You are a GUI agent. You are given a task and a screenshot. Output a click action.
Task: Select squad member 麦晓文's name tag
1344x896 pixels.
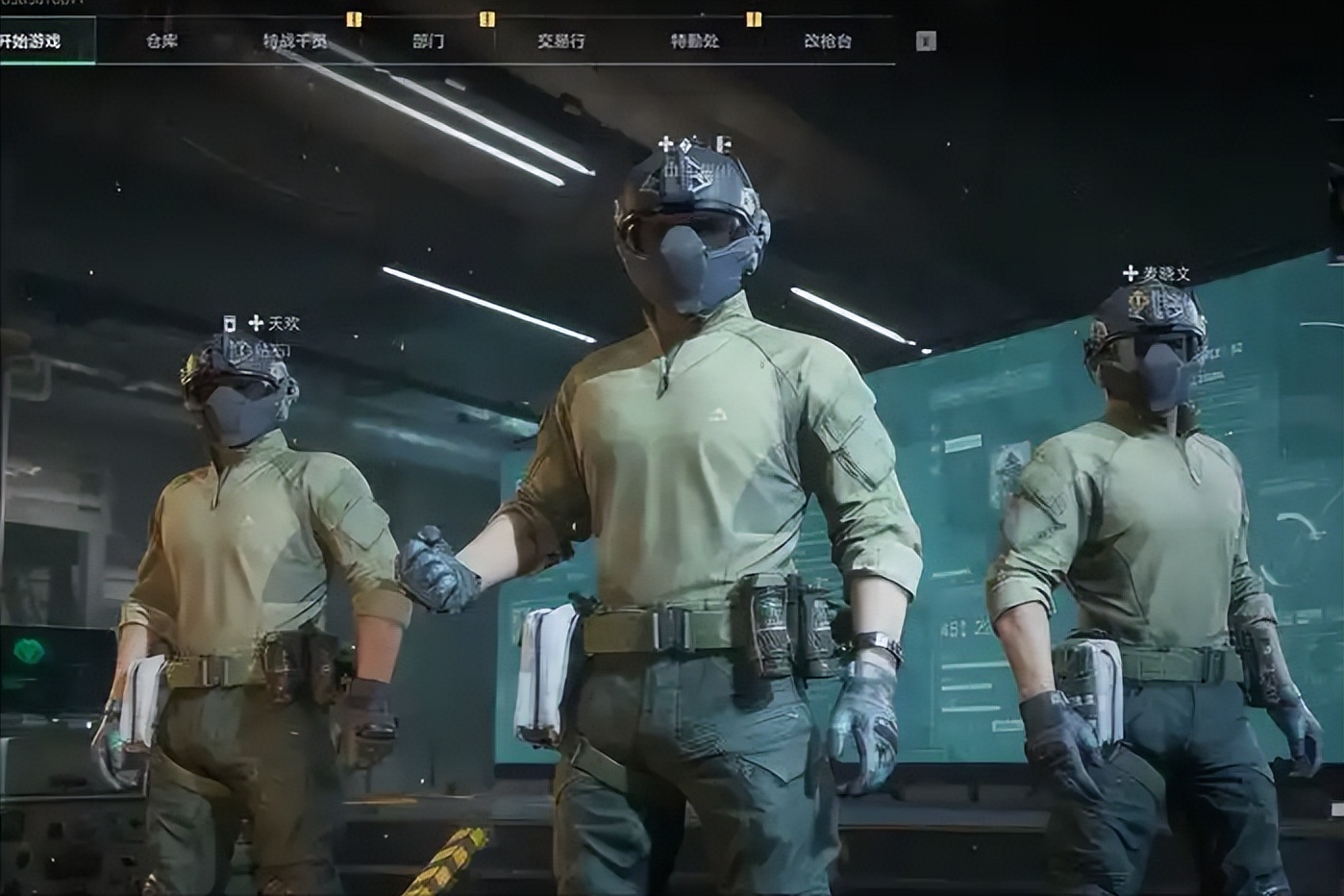[x=1165, y=274]
